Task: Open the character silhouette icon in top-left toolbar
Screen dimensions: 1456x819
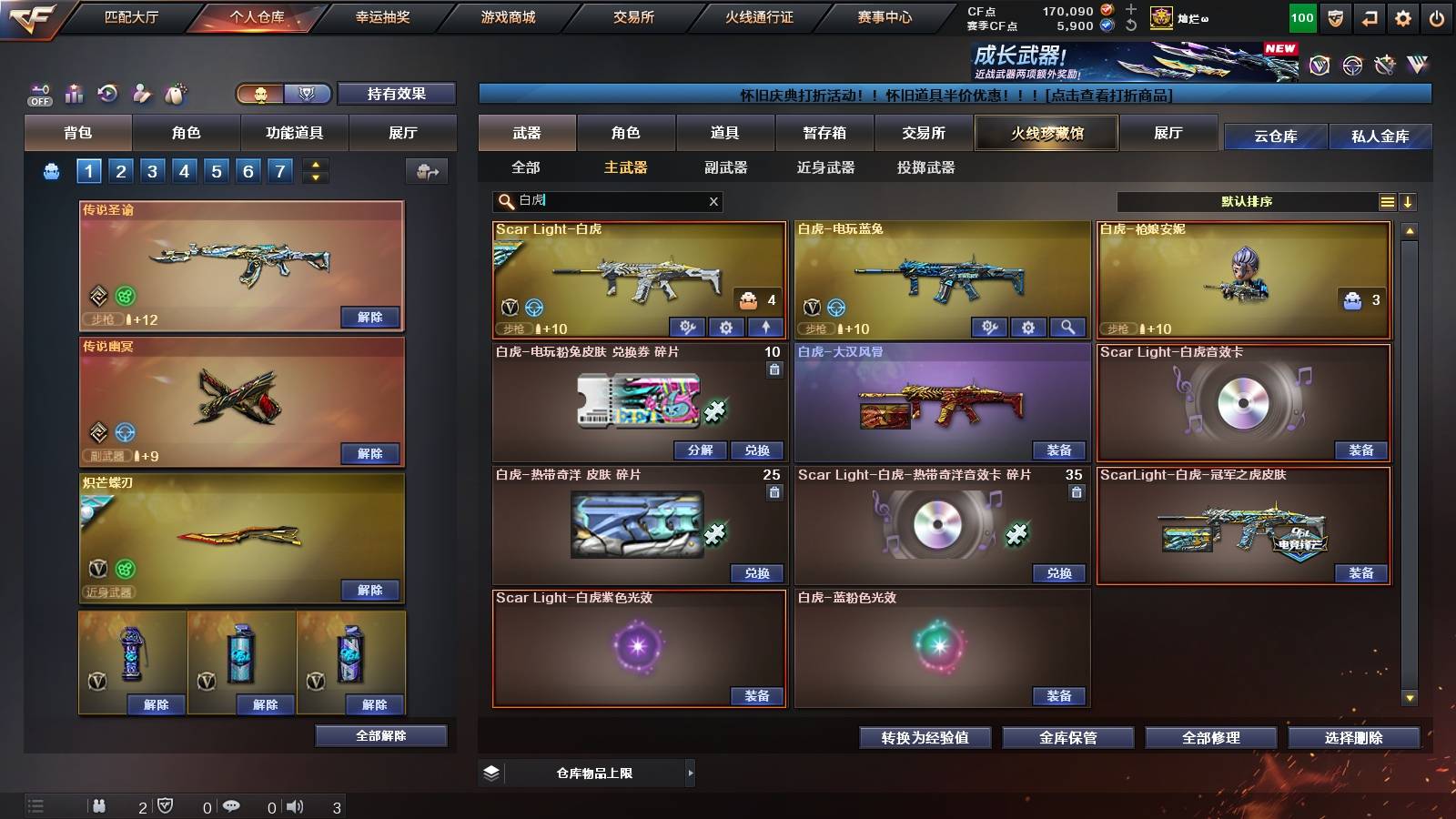Action: [140, 94]
